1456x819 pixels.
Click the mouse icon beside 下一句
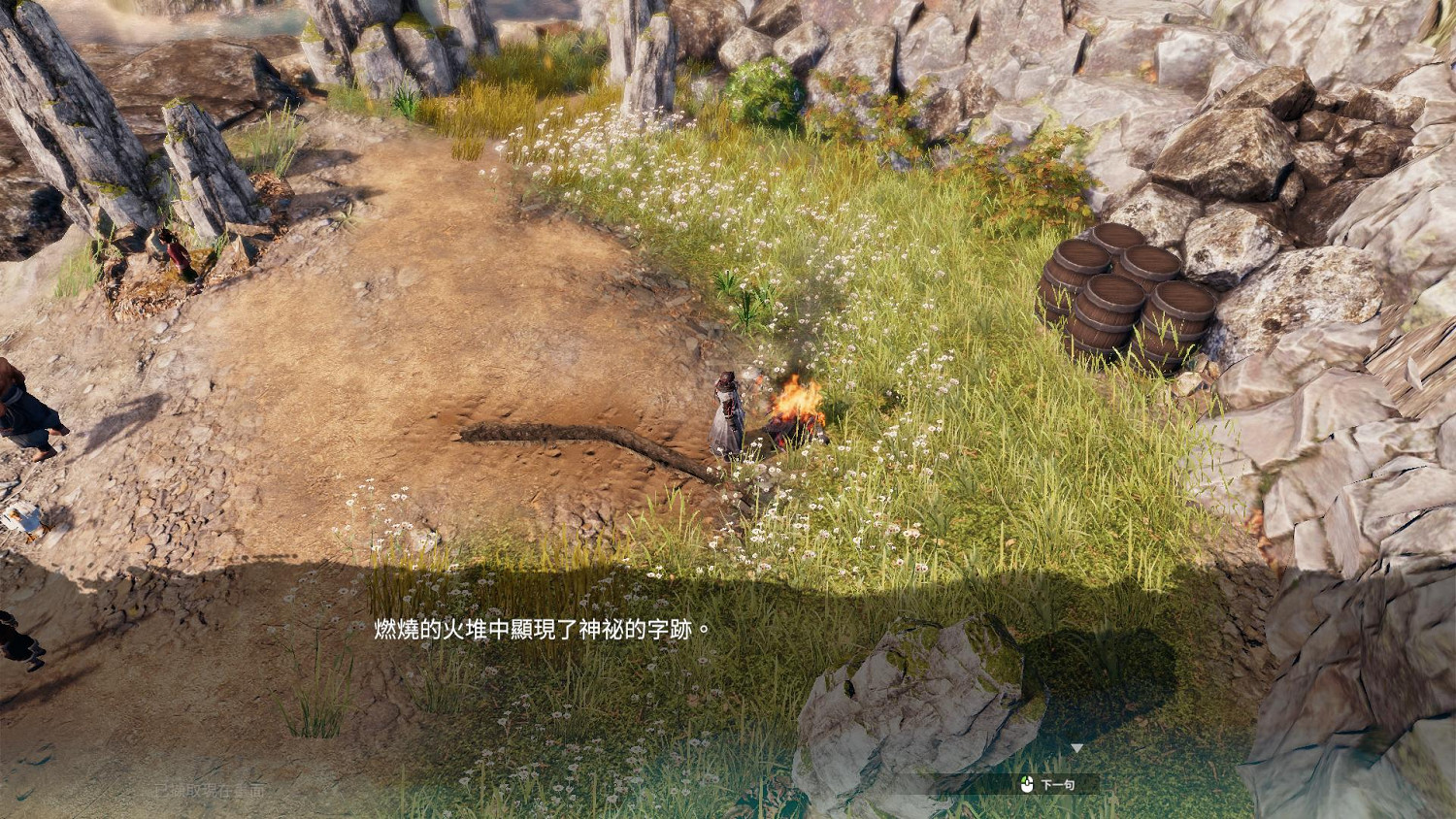point(1027,783)
